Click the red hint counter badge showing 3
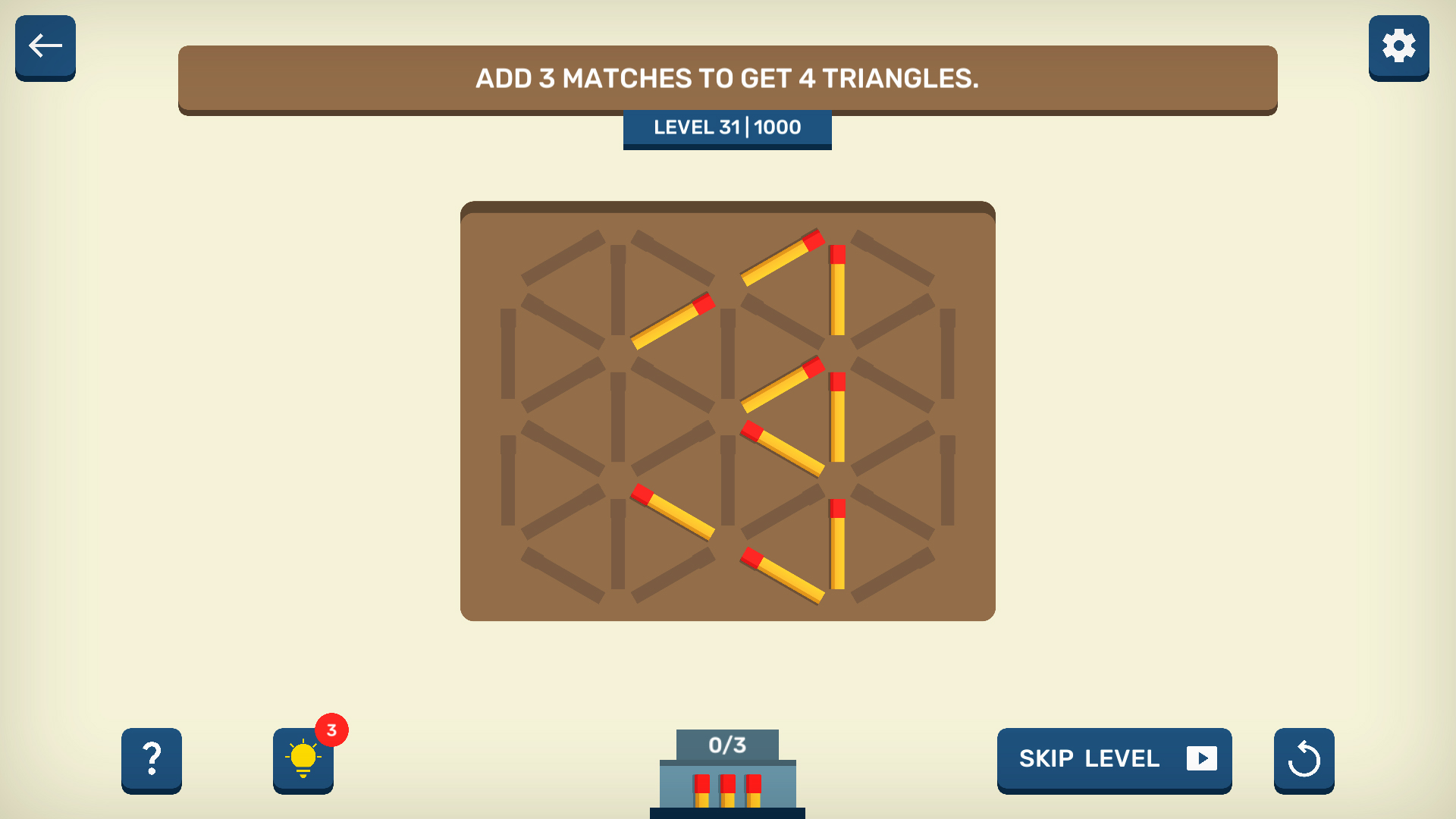 click(330, 730)
